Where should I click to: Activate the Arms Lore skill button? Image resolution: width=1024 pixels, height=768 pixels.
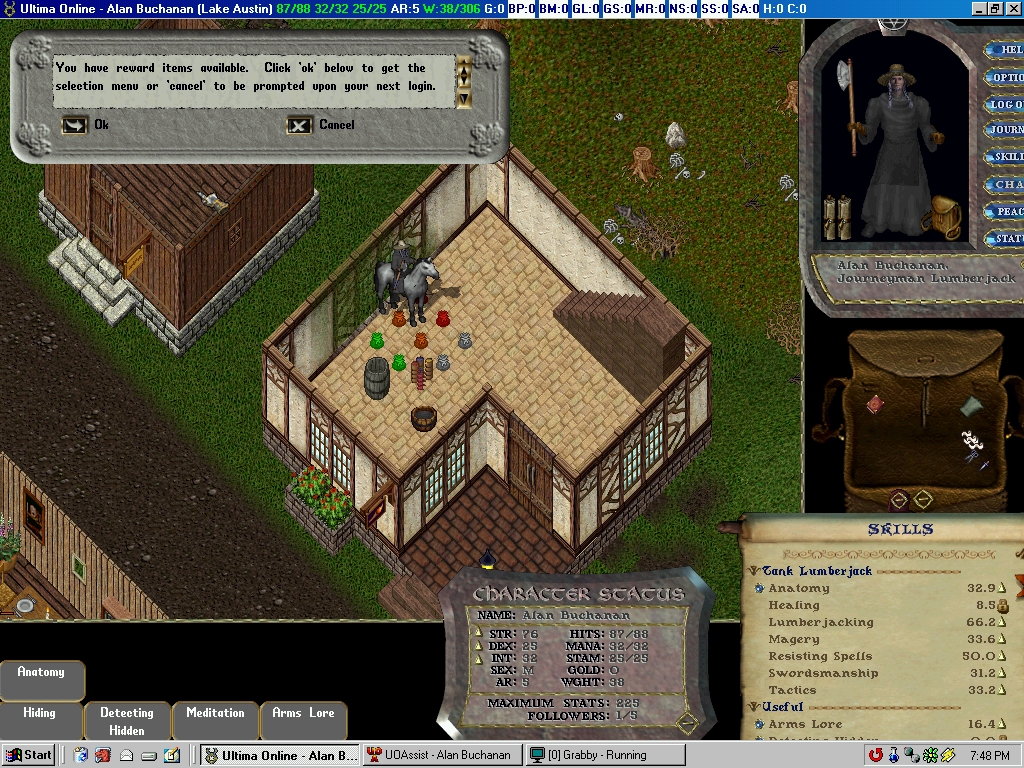303,713
